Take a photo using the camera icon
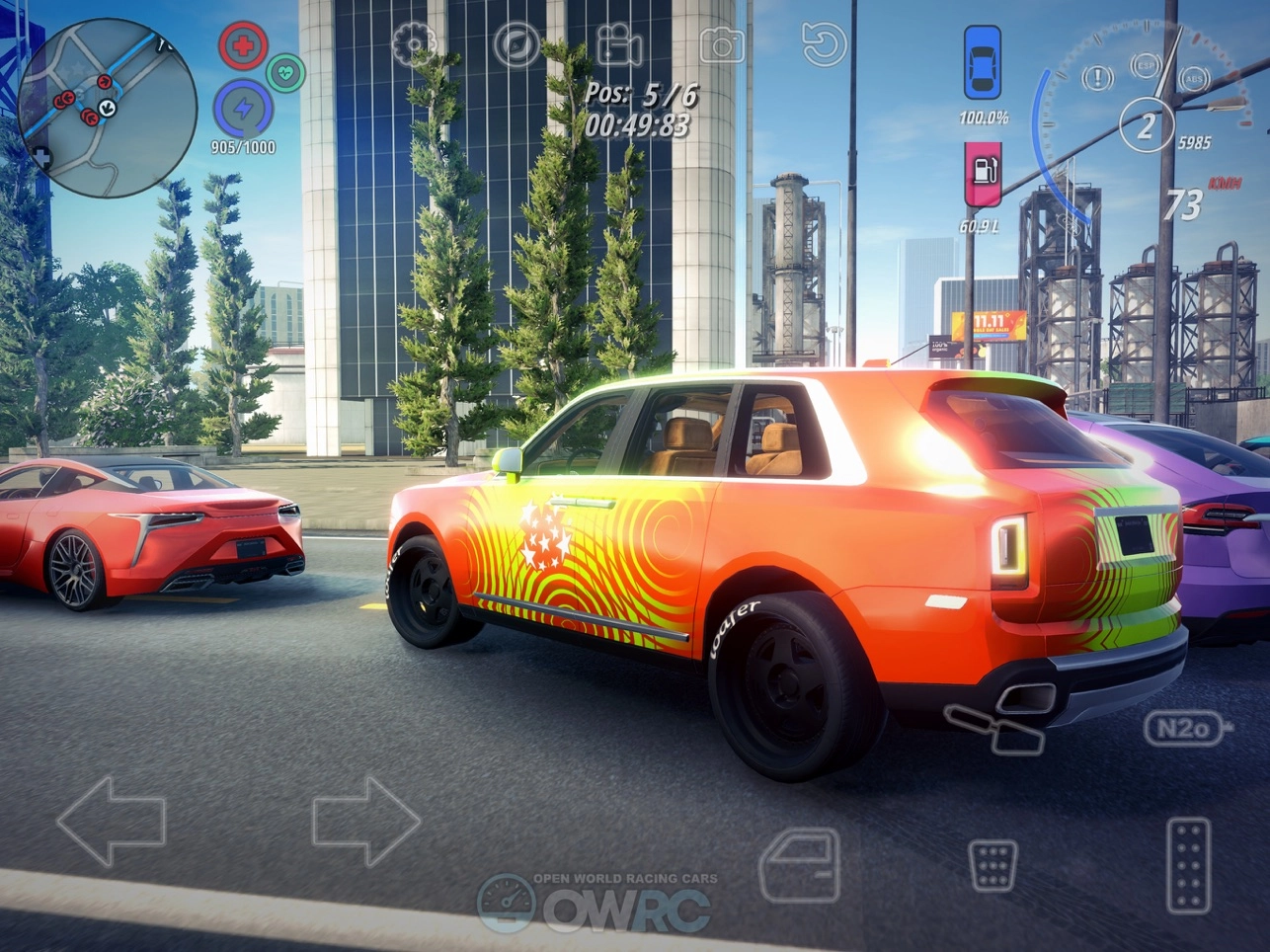1270x952 pixels. click(722, 43)
